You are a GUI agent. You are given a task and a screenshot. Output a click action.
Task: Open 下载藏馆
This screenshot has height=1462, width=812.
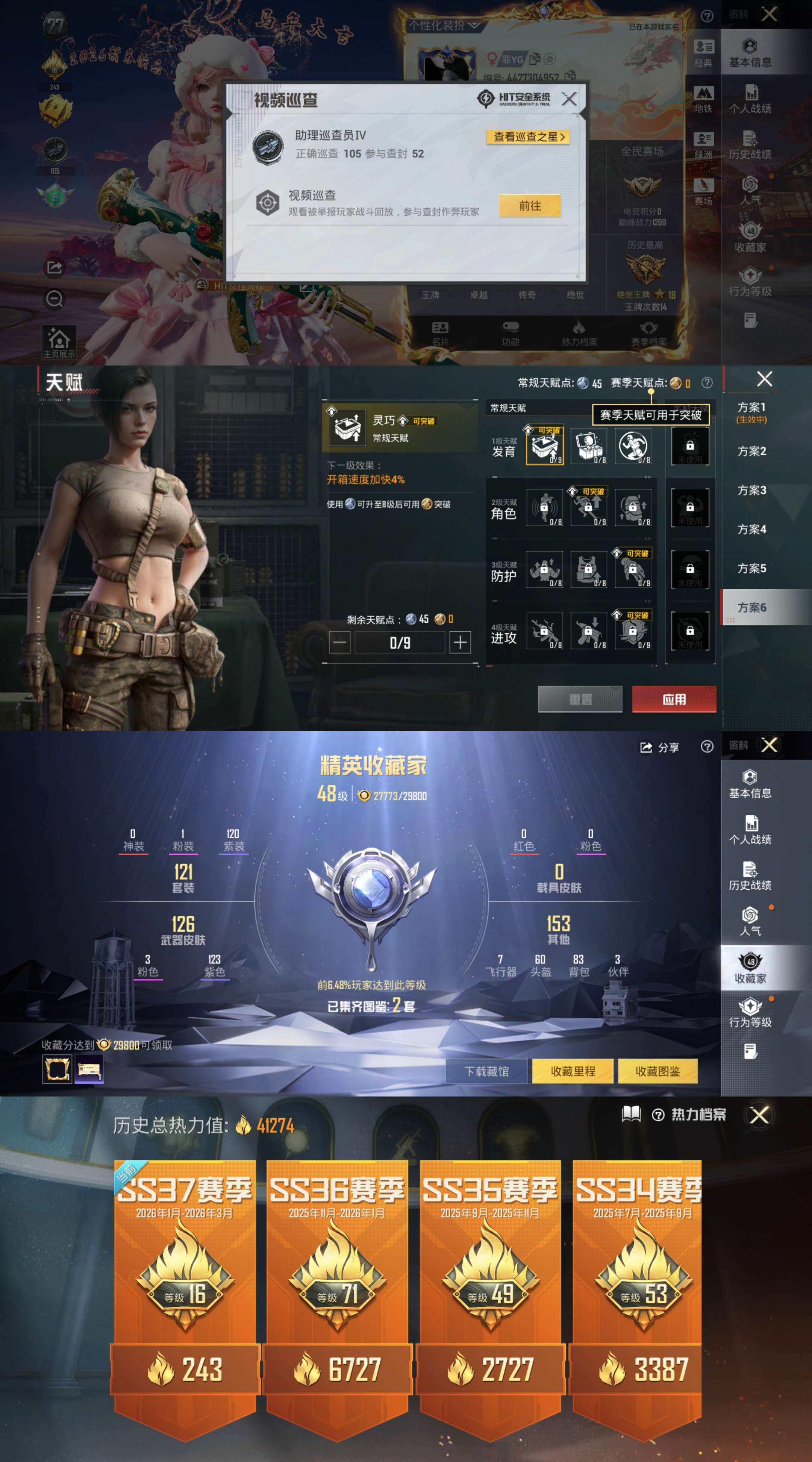[x=486, y=1071]
